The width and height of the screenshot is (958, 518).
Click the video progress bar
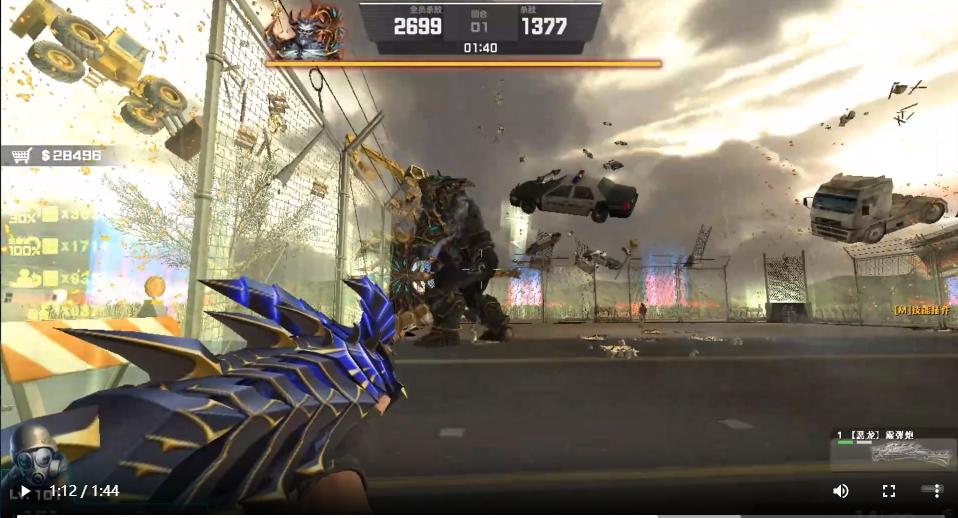pos(480,514)
